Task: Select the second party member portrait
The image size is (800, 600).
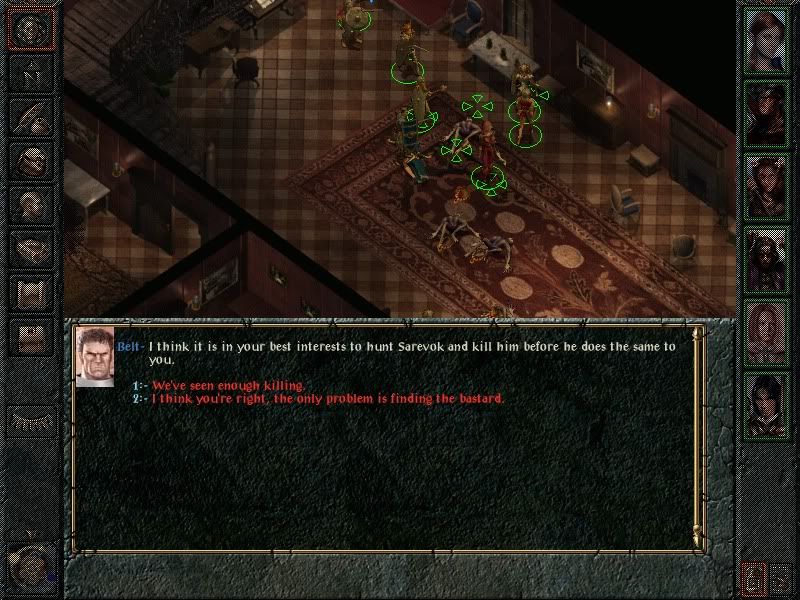Action: 767,112
